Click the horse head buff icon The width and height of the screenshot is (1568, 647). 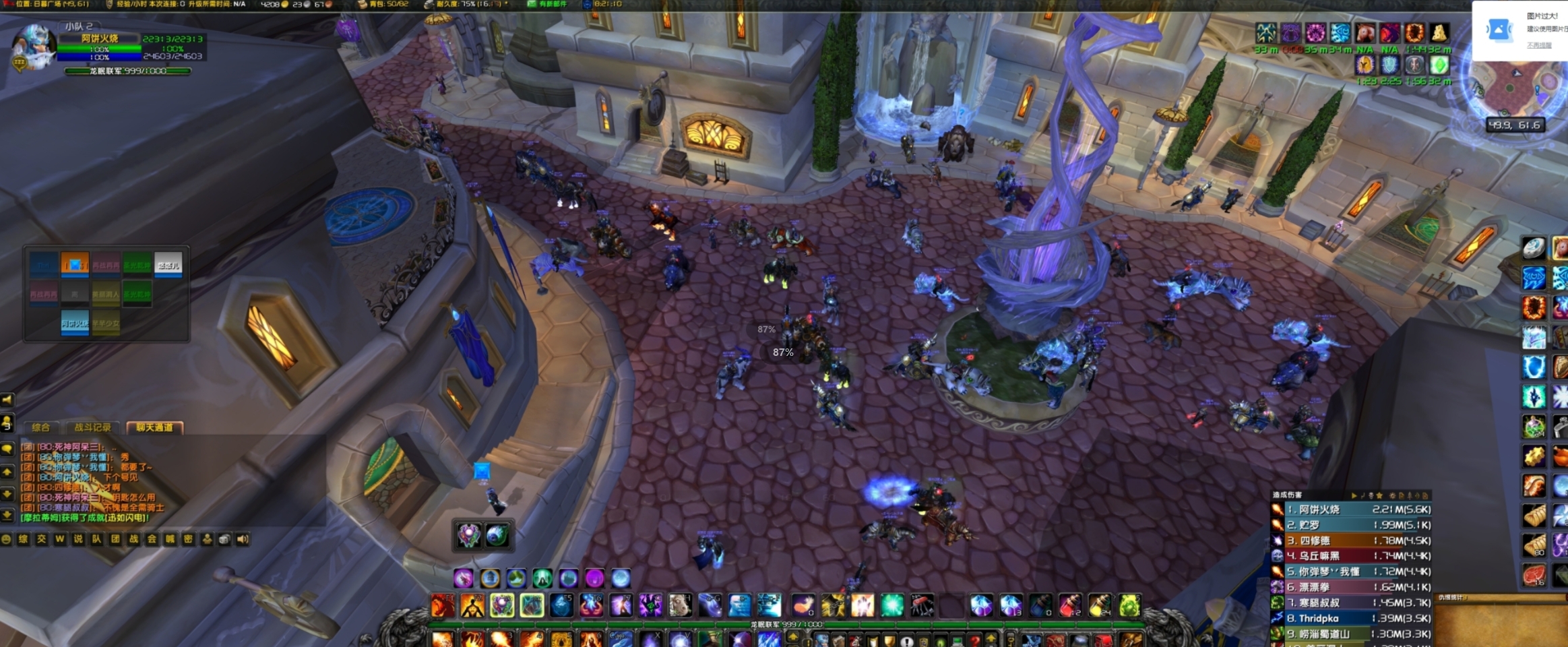pyautogui.click(x=1365, y=32)
